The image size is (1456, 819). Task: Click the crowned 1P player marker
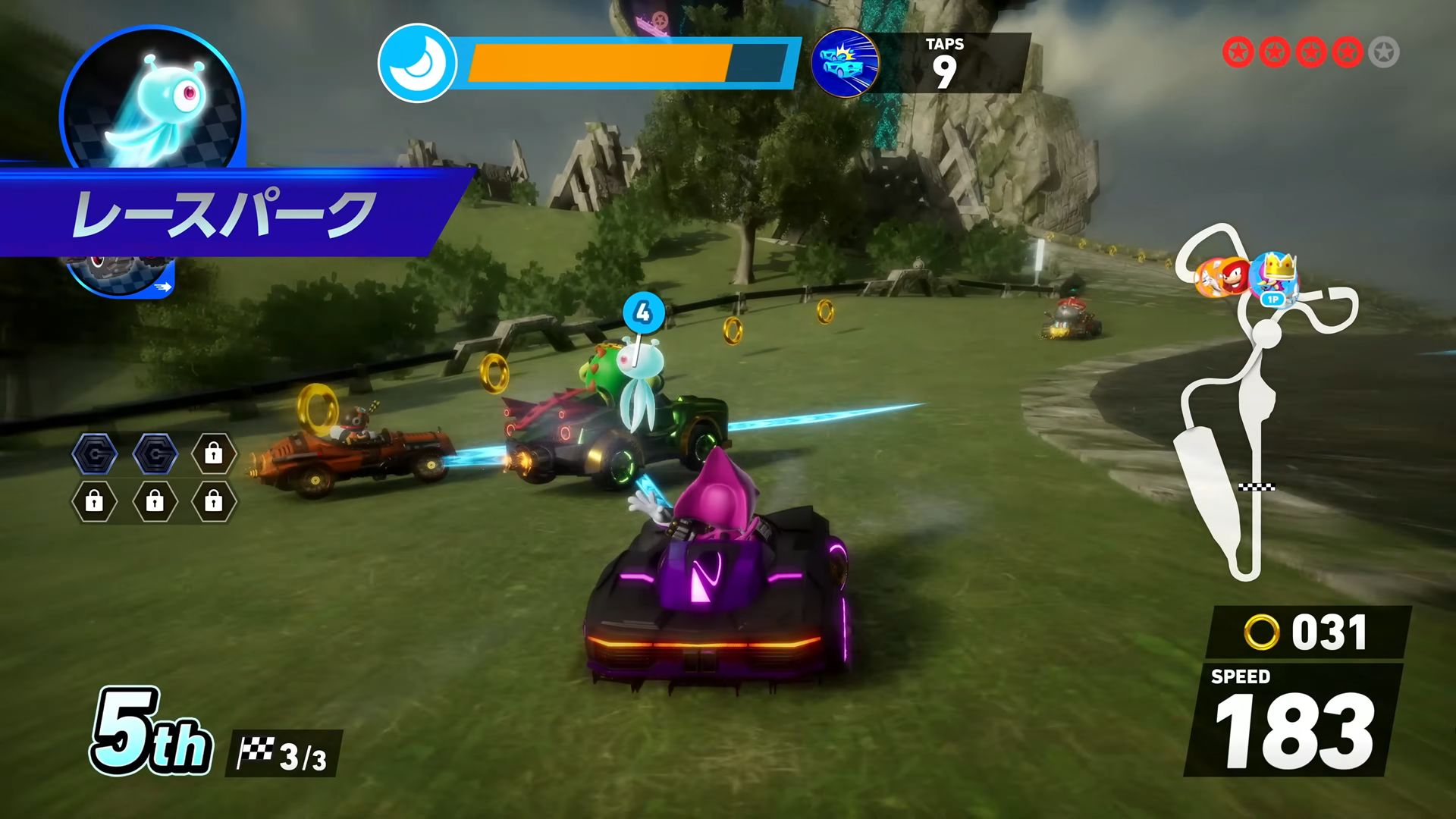tap(1274, 278)
